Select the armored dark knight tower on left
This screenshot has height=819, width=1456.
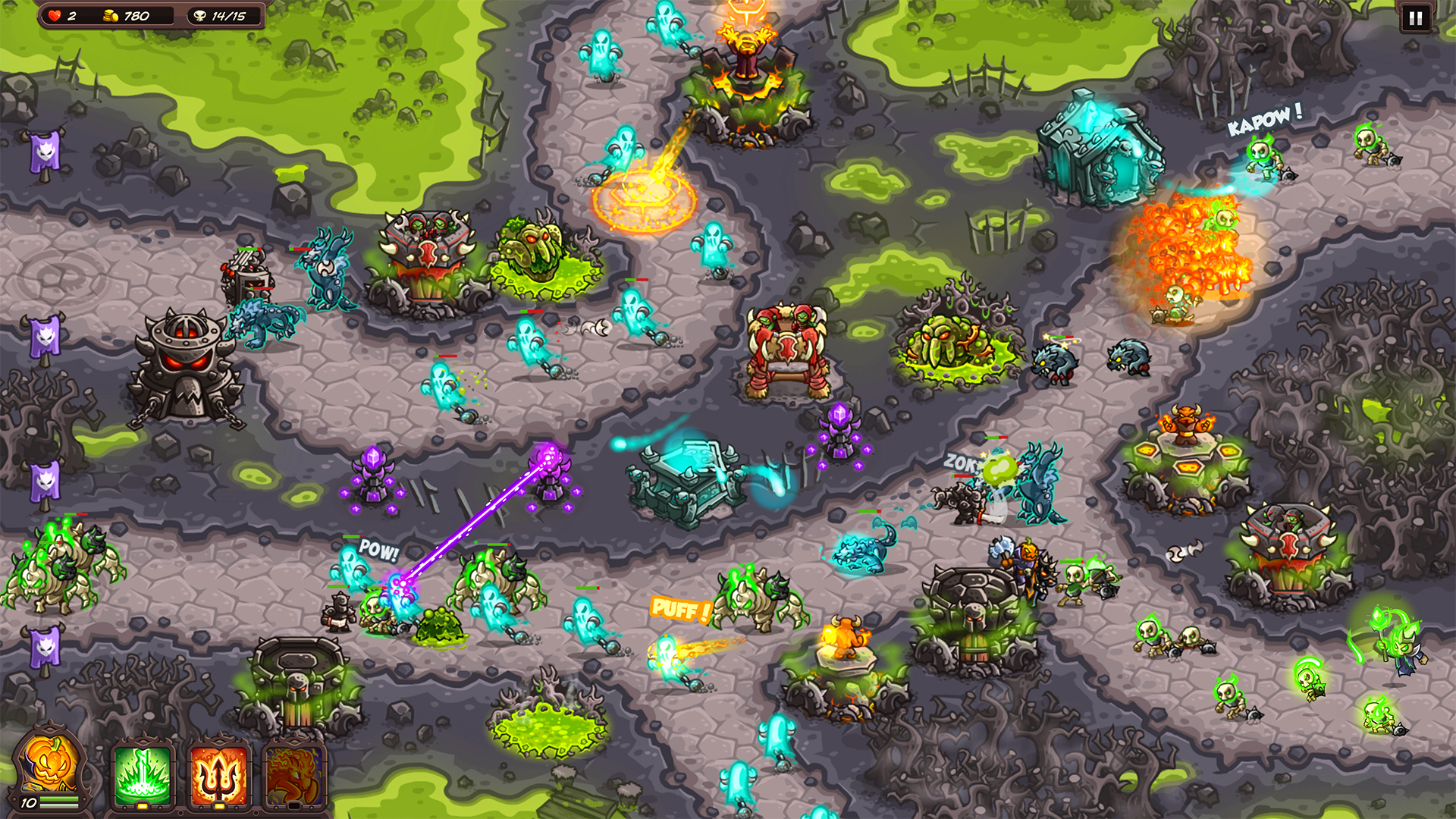coord(186,356)
